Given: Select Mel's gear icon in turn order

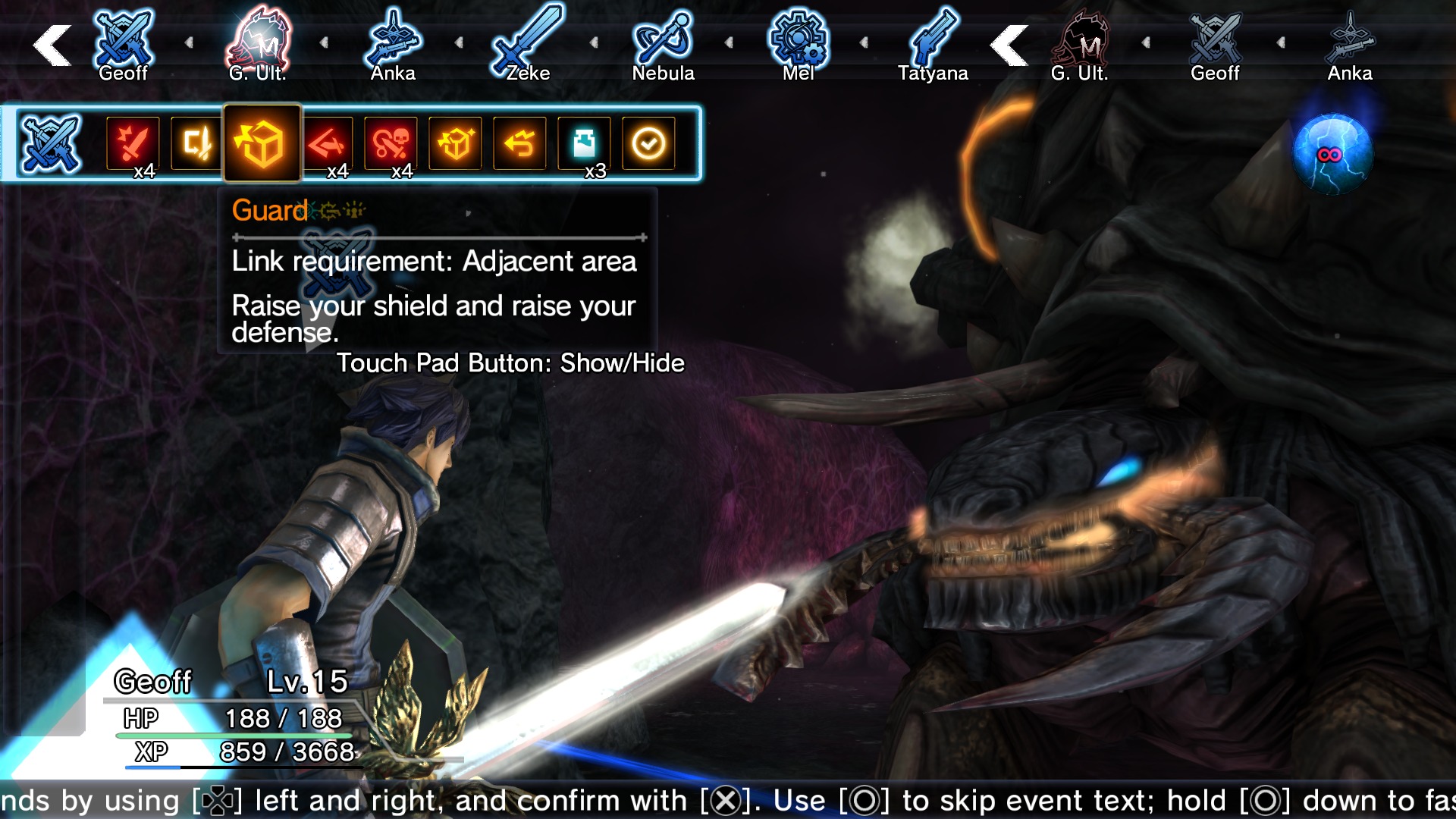Looking at the screenshot, I should point(798,38).
